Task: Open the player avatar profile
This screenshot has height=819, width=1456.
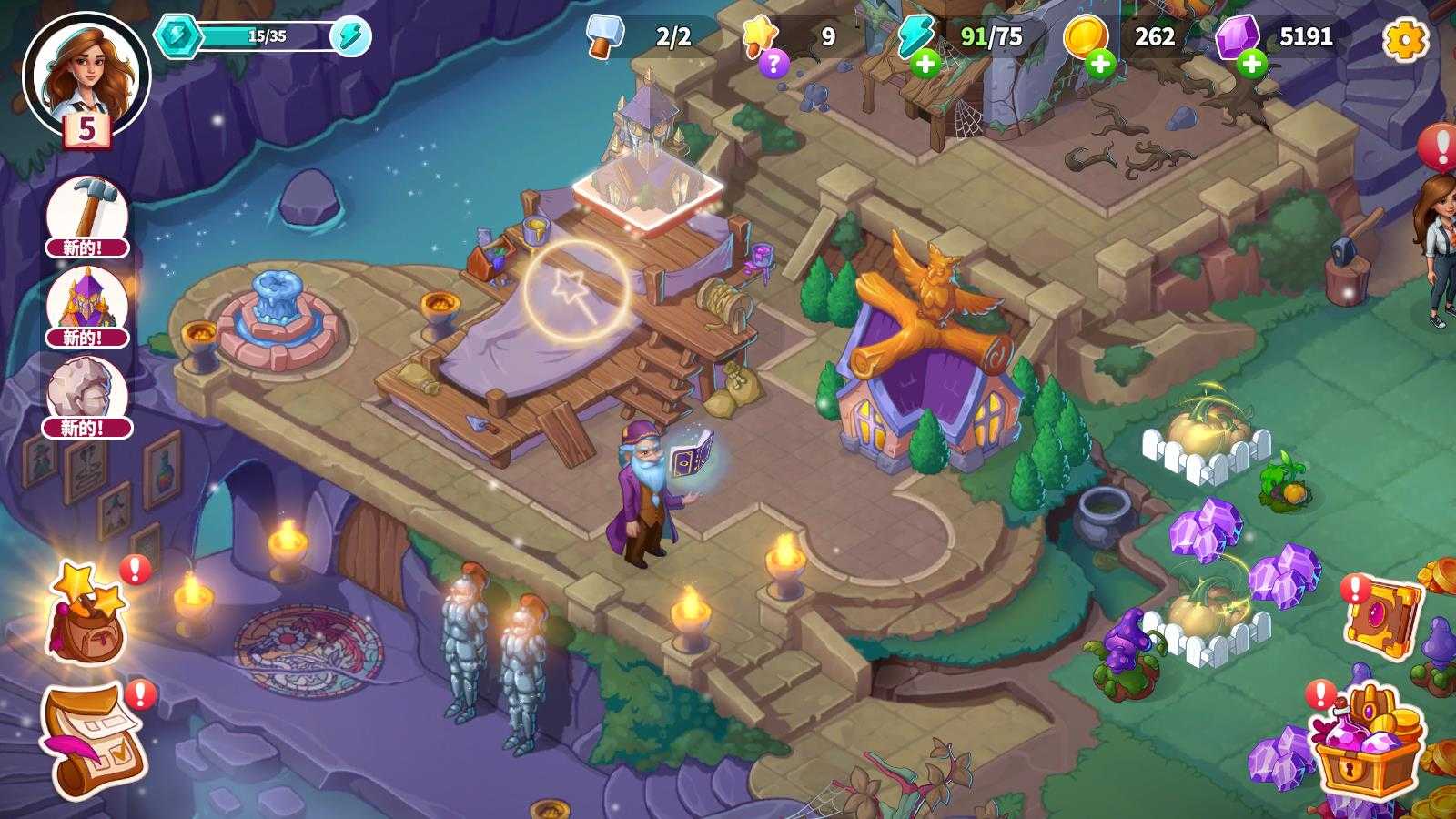Action: [x=85, y=75]
